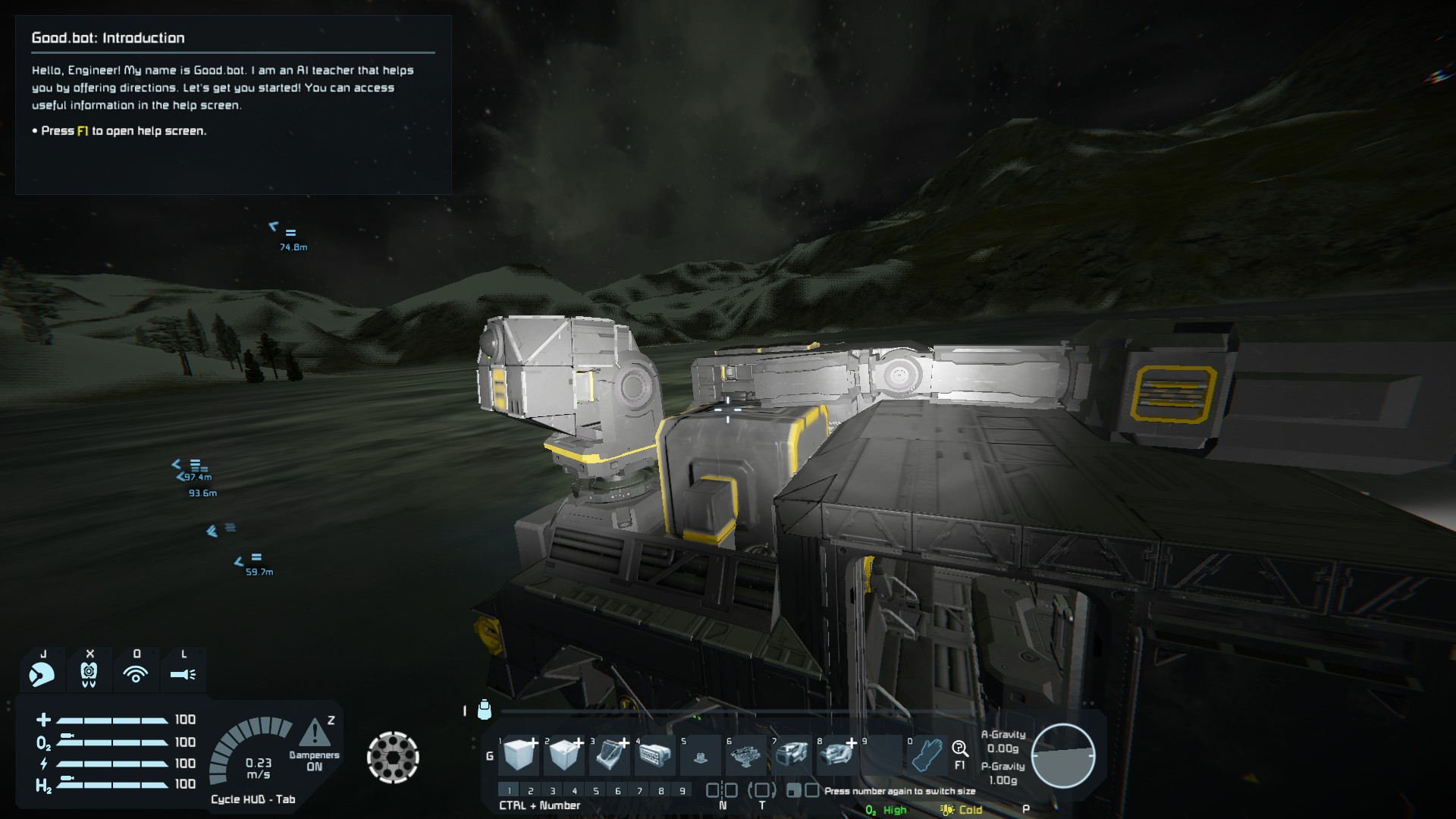Image resolution: width=1456 pixels, height=819 pixels.
Task: Toggle the flashlight icon
Action: 183,673
